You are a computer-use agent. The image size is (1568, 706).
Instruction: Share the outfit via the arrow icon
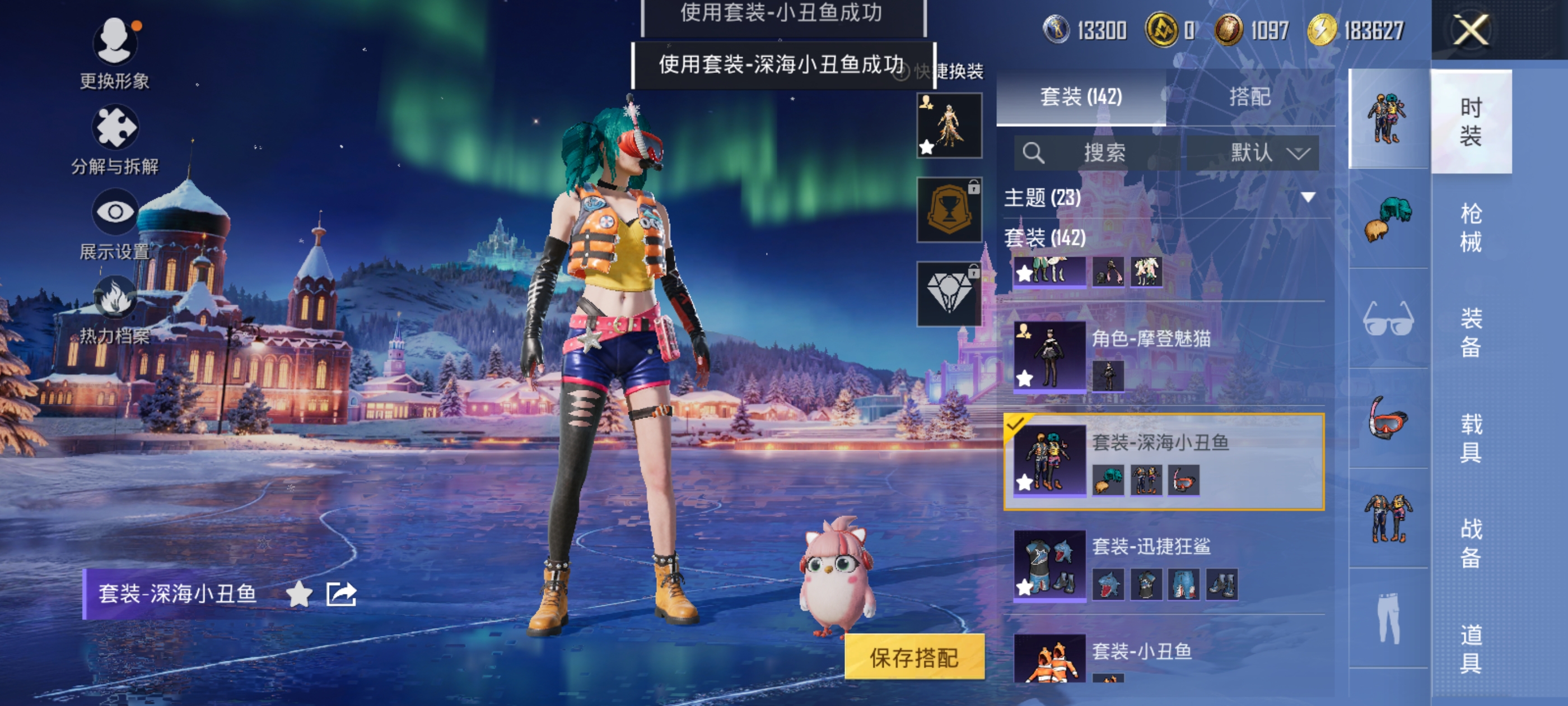point(341,594)
